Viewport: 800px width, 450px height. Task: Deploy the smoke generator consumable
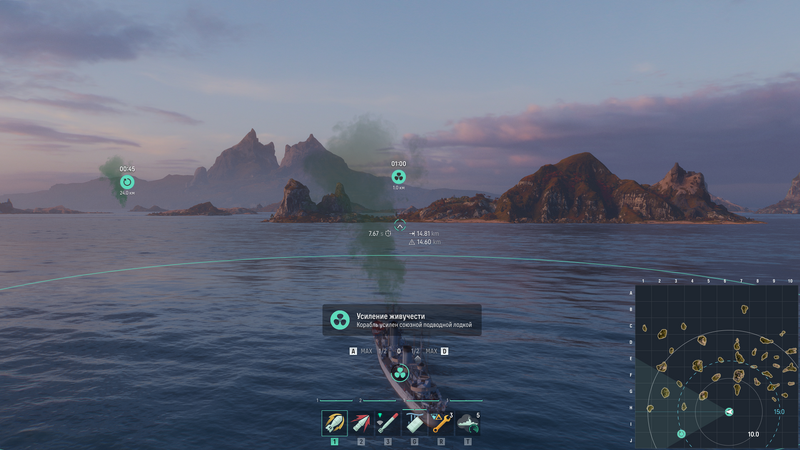coord(467,423)
